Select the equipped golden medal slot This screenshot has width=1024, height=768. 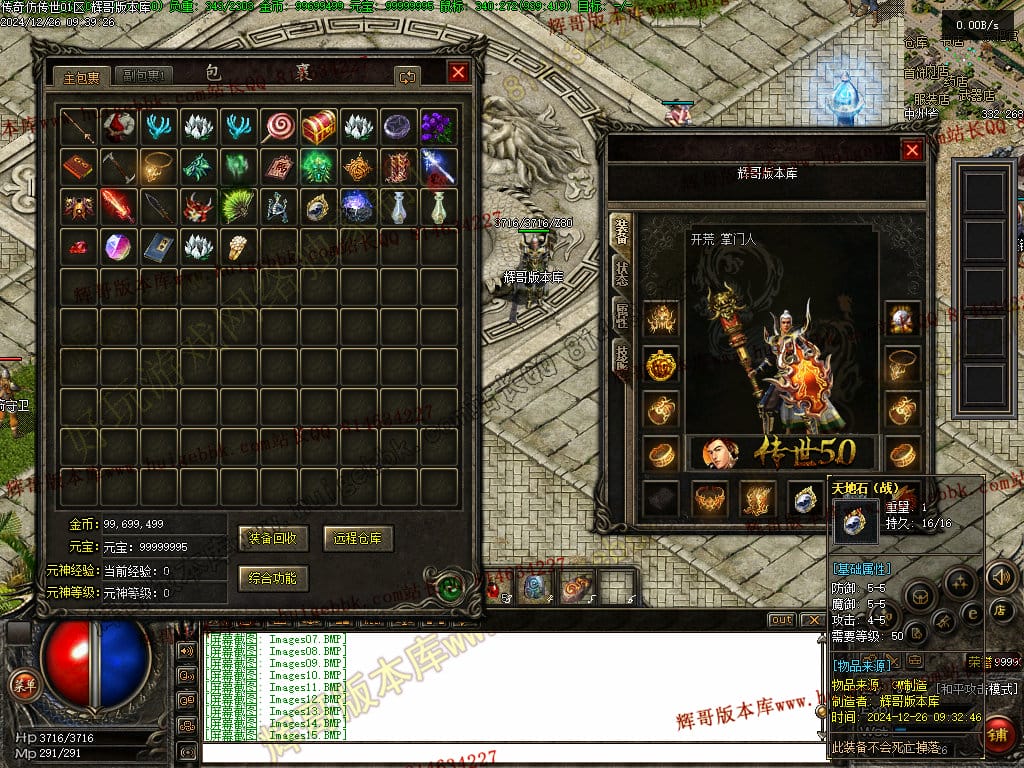(x=659, y=365)
